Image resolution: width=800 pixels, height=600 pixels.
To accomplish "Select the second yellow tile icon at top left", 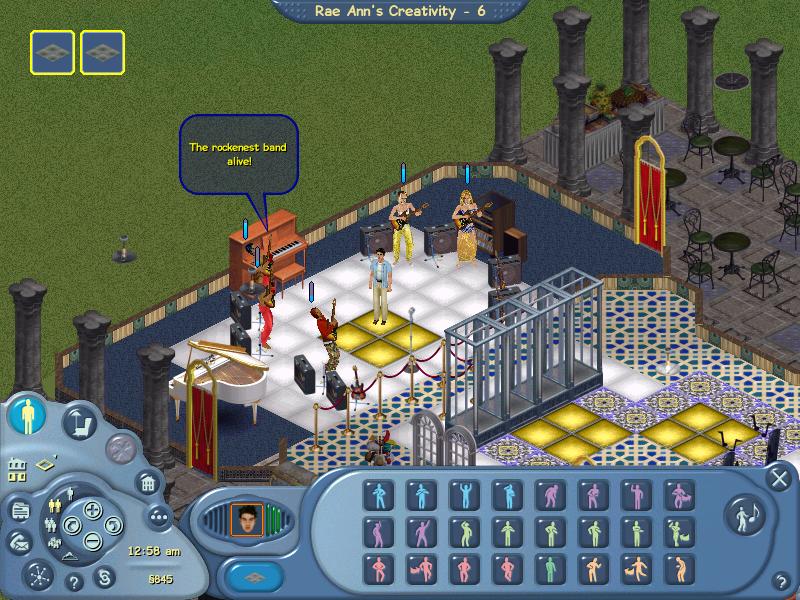I will point(102,52).
